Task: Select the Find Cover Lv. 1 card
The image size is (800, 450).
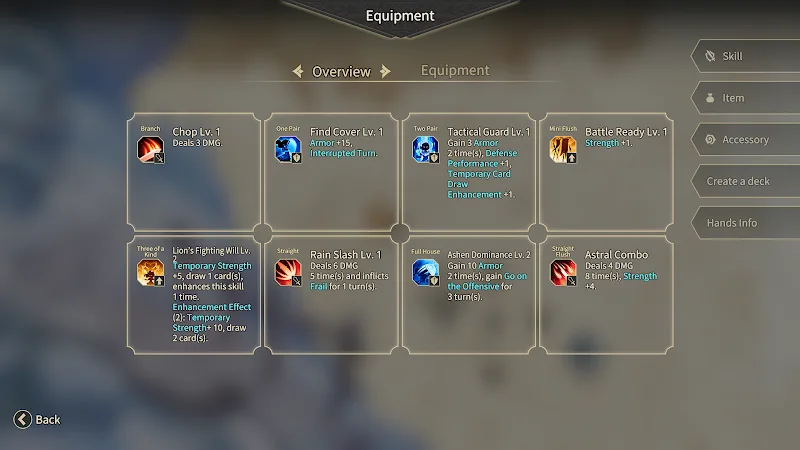Action: [x=331, y=172]
